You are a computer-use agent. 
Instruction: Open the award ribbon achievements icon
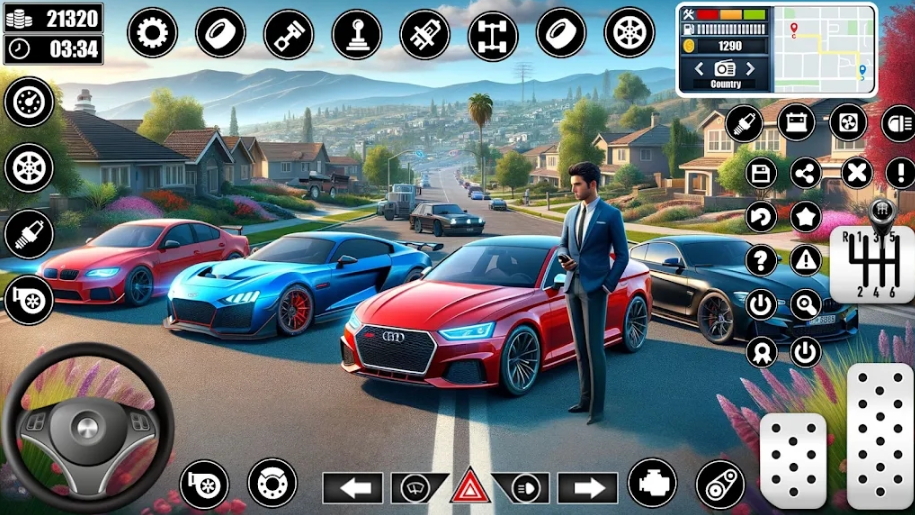[761, 351]
